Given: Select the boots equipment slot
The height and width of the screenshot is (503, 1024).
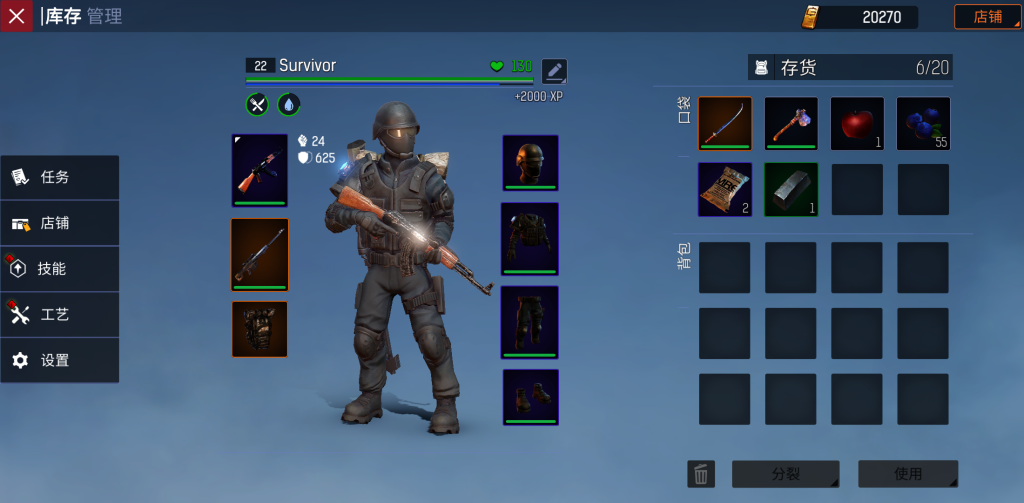Looking at the screenshot, I should point(530,397).
